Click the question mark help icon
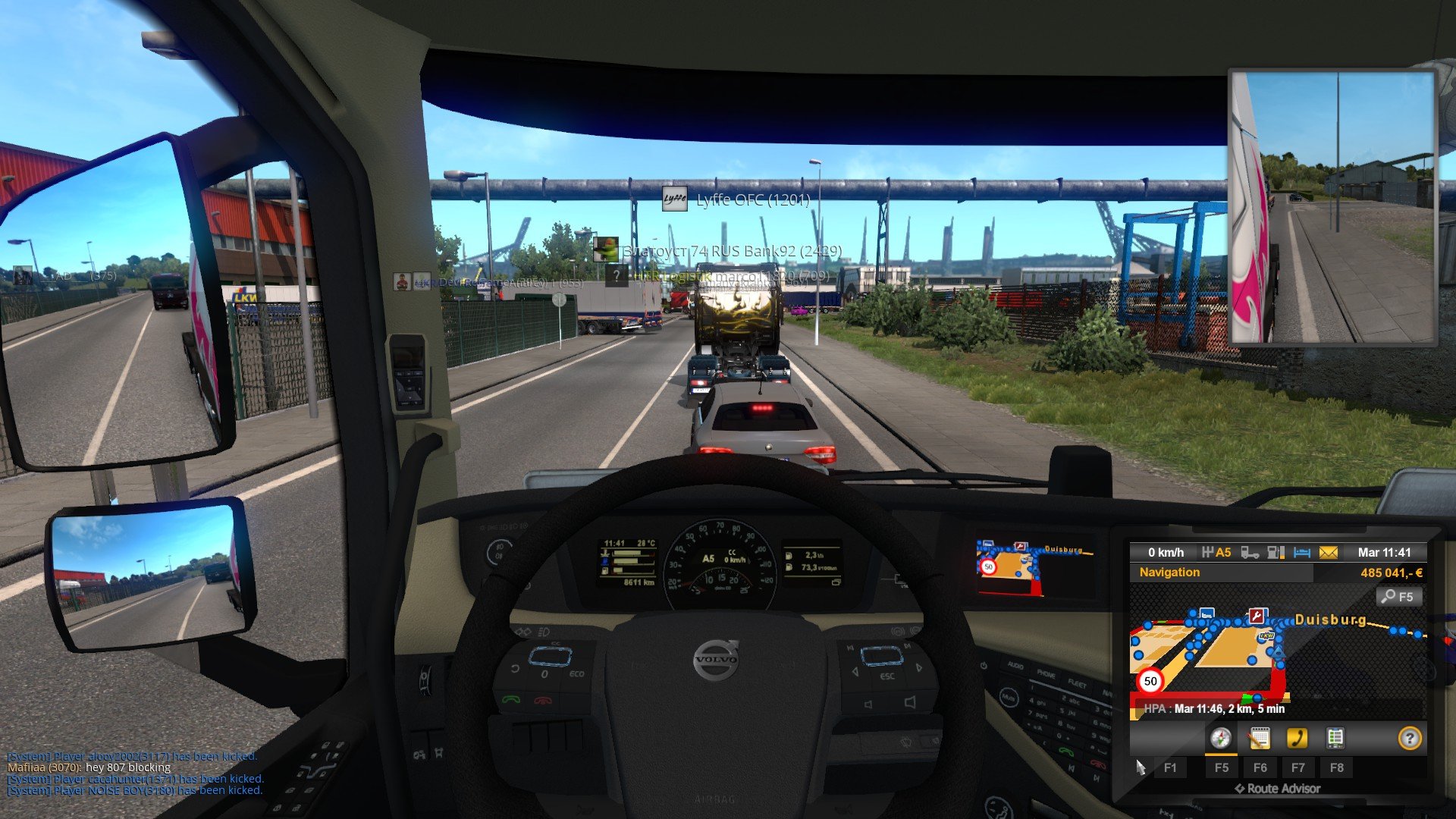1456x819 pixels. click(x=1409, y=738)
